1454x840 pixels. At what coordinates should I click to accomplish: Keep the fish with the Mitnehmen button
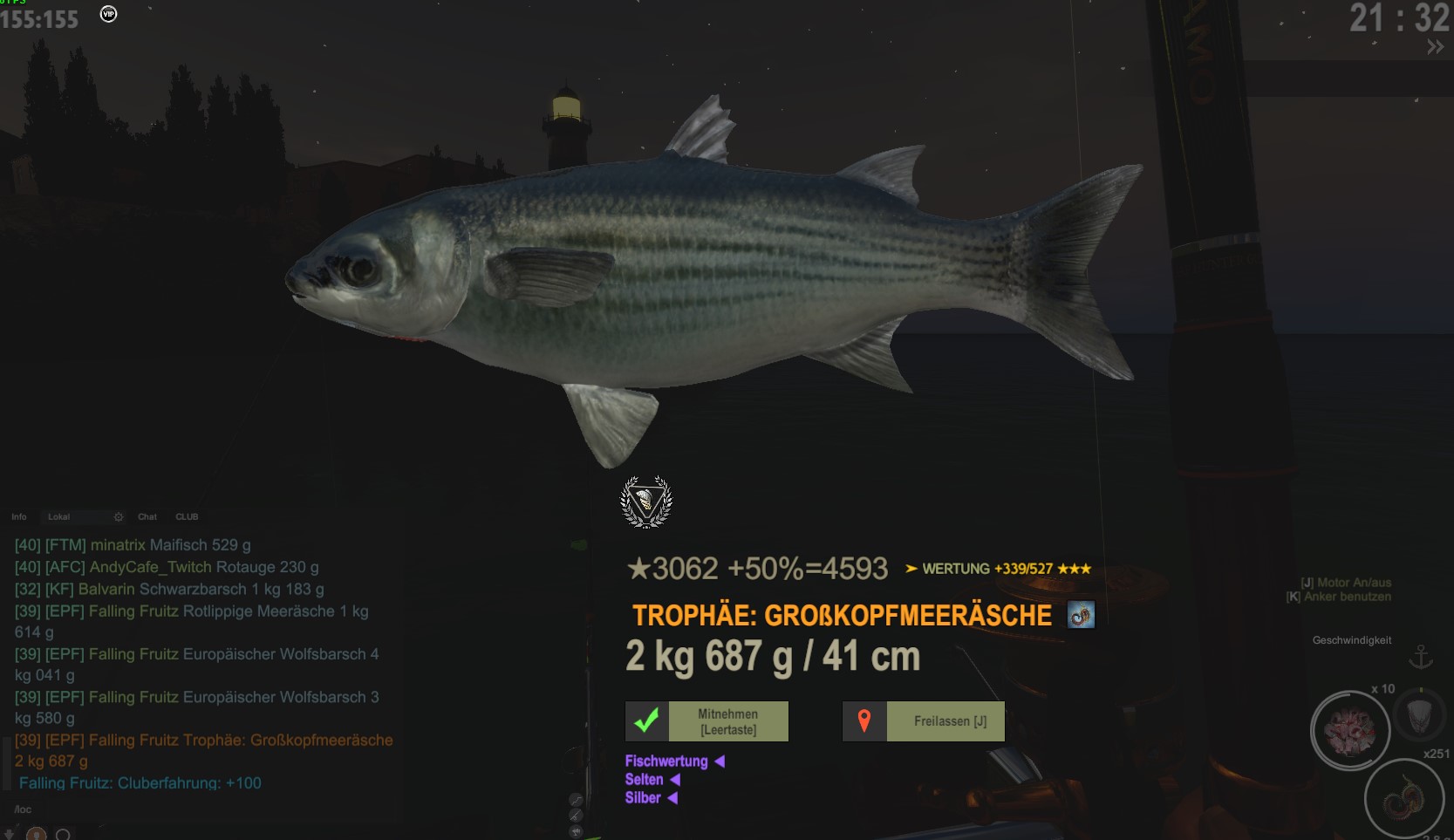(x=707, y=721)
